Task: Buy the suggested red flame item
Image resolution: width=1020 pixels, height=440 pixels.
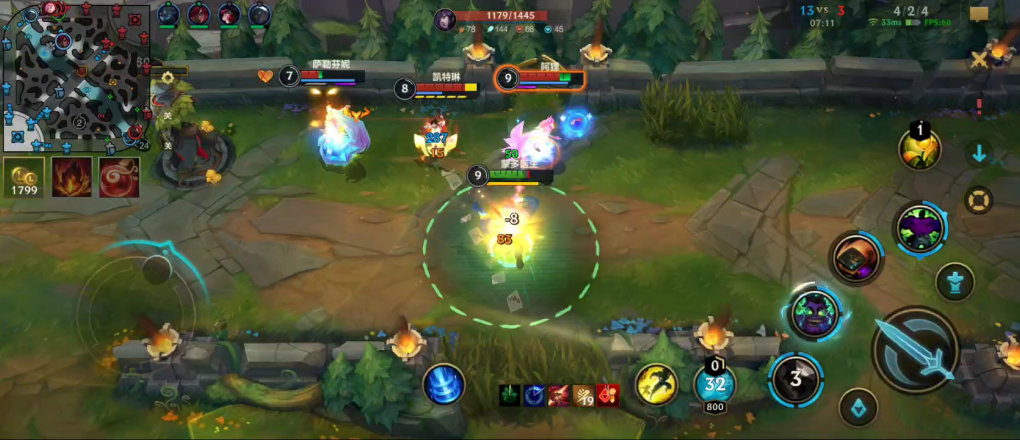Action: tap(72, 177)
